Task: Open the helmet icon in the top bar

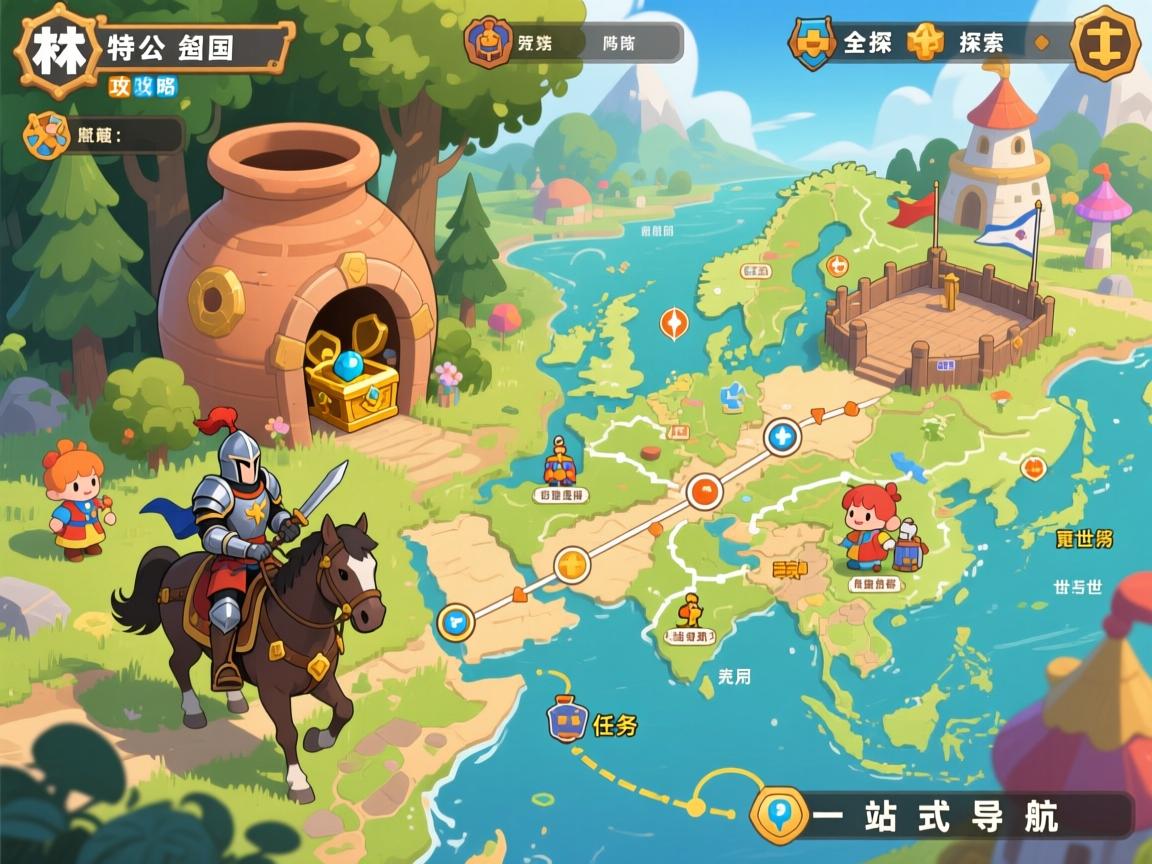Action: point(489,42)
